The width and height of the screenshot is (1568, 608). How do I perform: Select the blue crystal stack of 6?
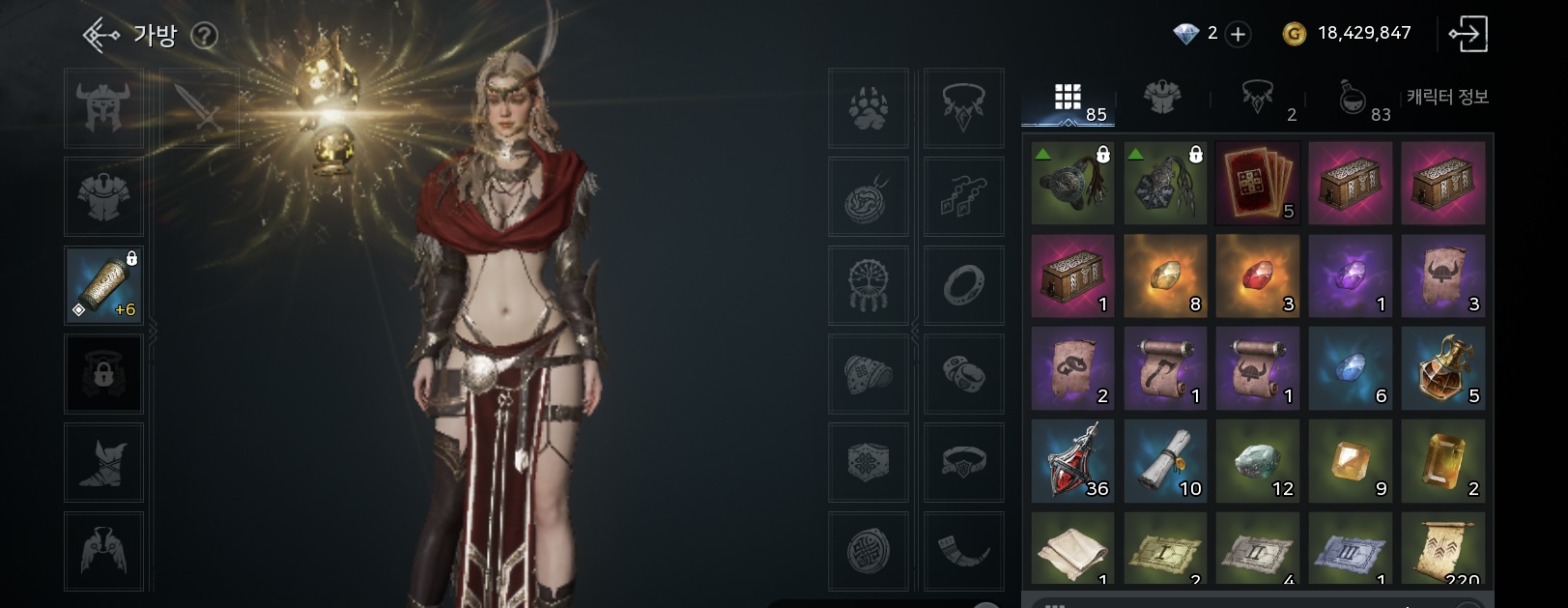[1351, 368]
